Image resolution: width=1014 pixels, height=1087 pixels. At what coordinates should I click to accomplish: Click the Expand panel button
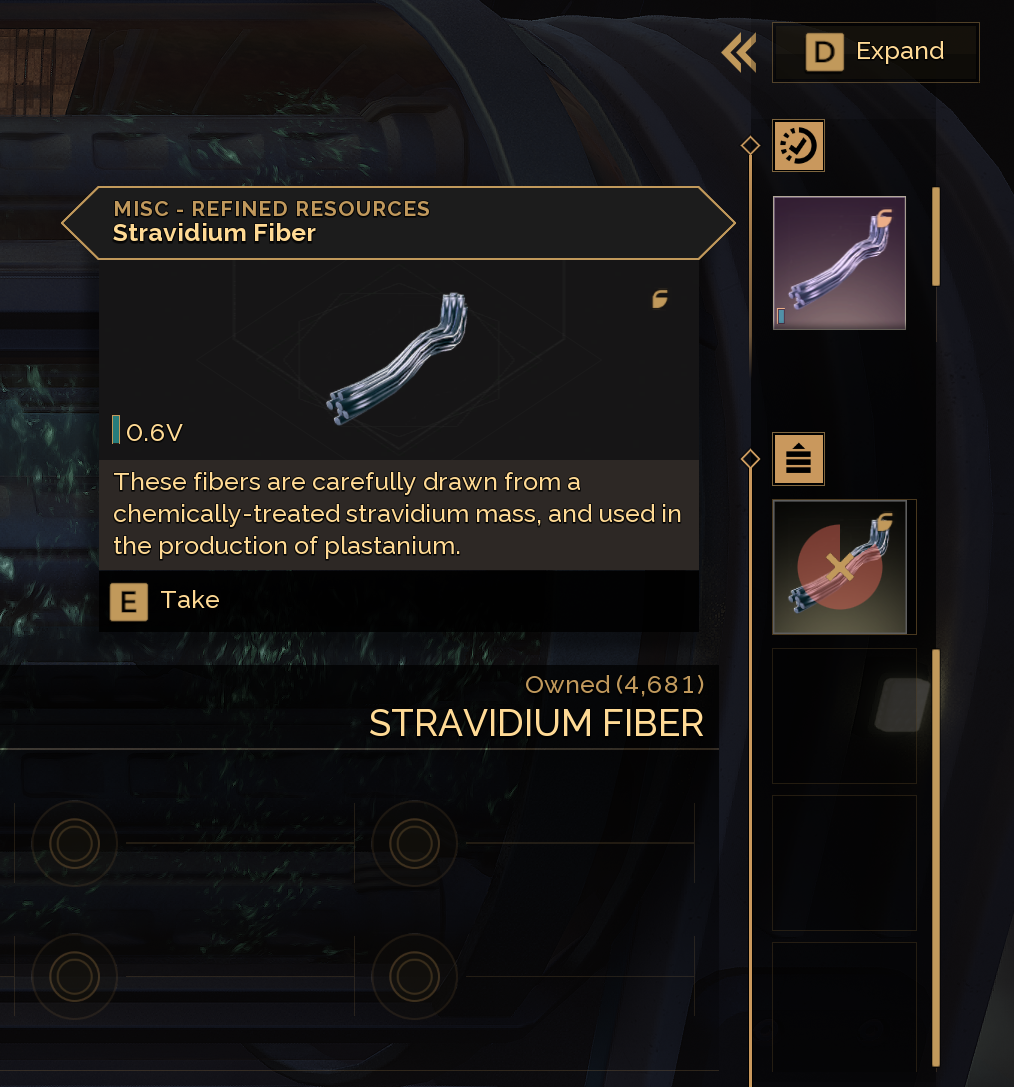pyautogui.click(x=875, y=52)
